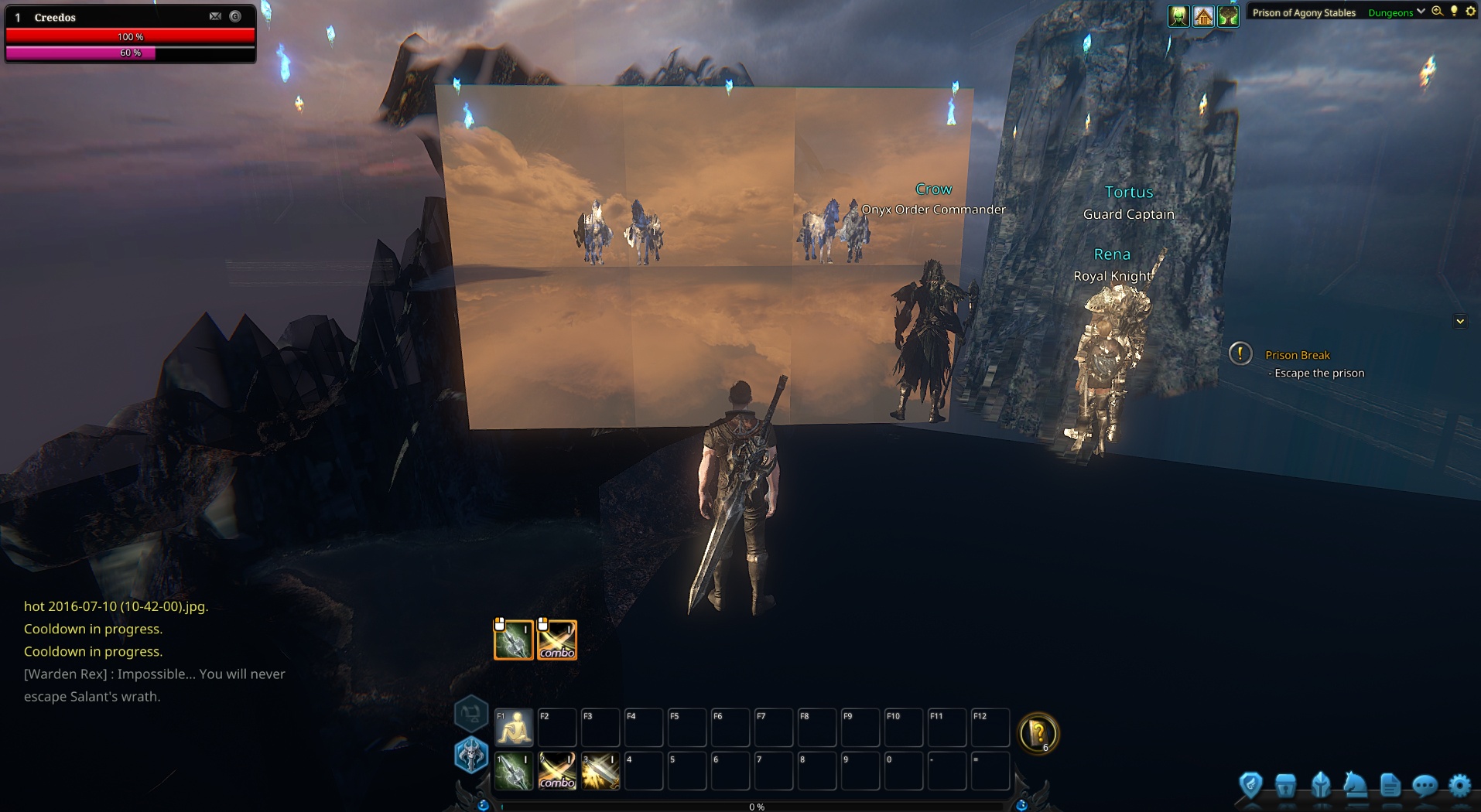Open the knight helmet character menu

(x=1321, y=786)
